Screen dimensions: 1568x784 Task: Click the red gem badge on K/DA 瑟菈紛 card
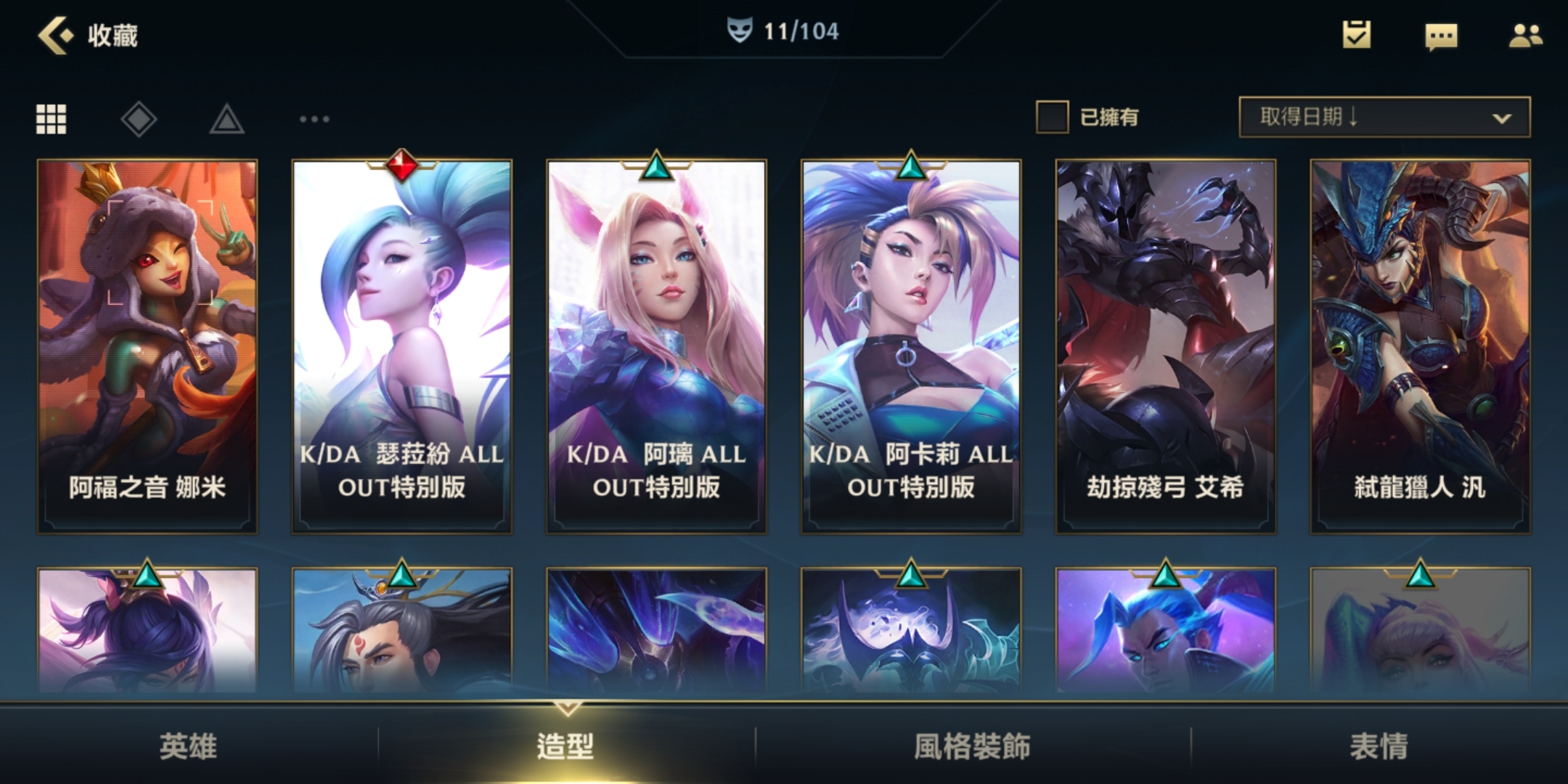pyautogui.click(x=401, y=166)
